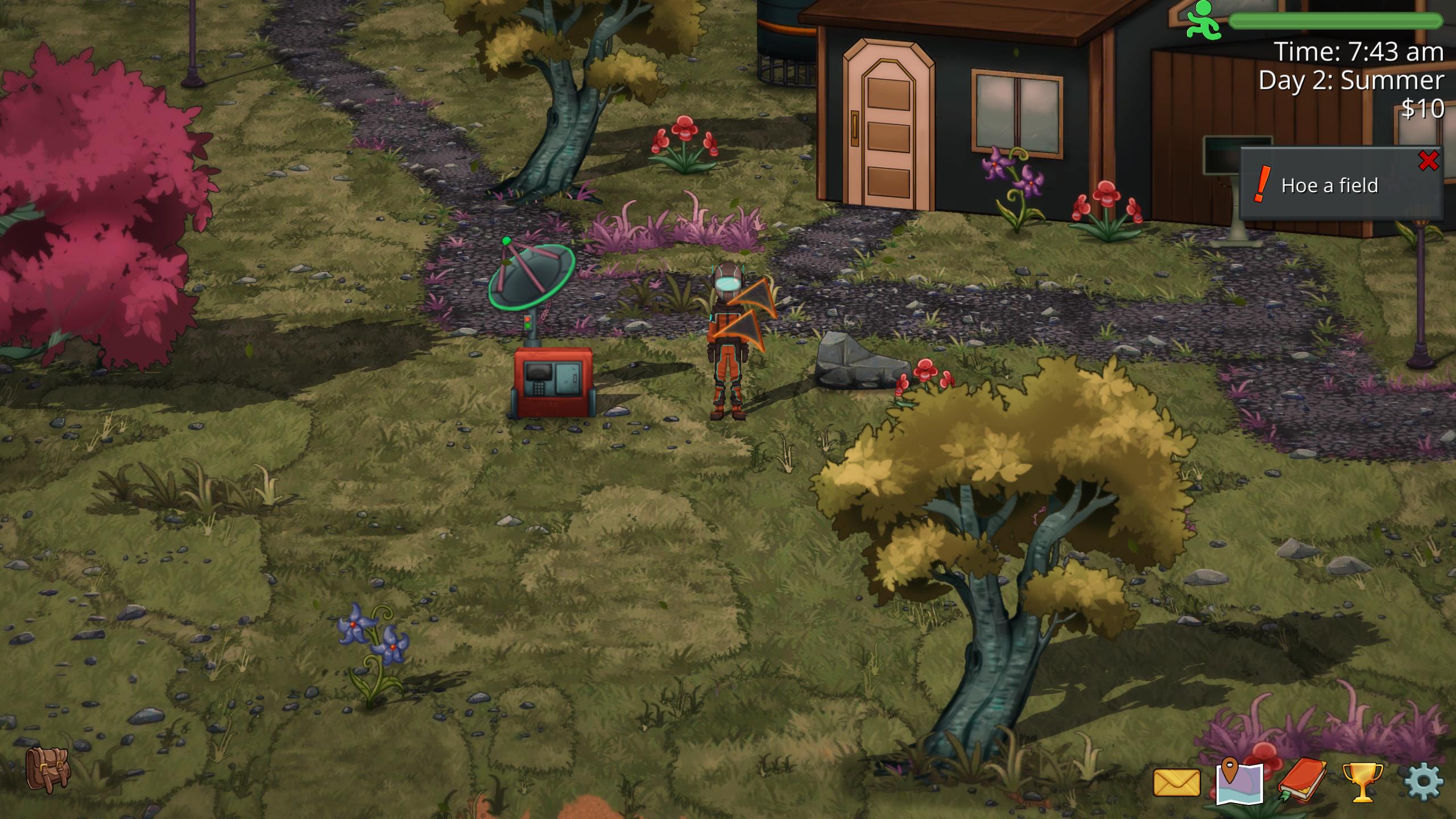Open the red journal book

tap(1302, 780)
